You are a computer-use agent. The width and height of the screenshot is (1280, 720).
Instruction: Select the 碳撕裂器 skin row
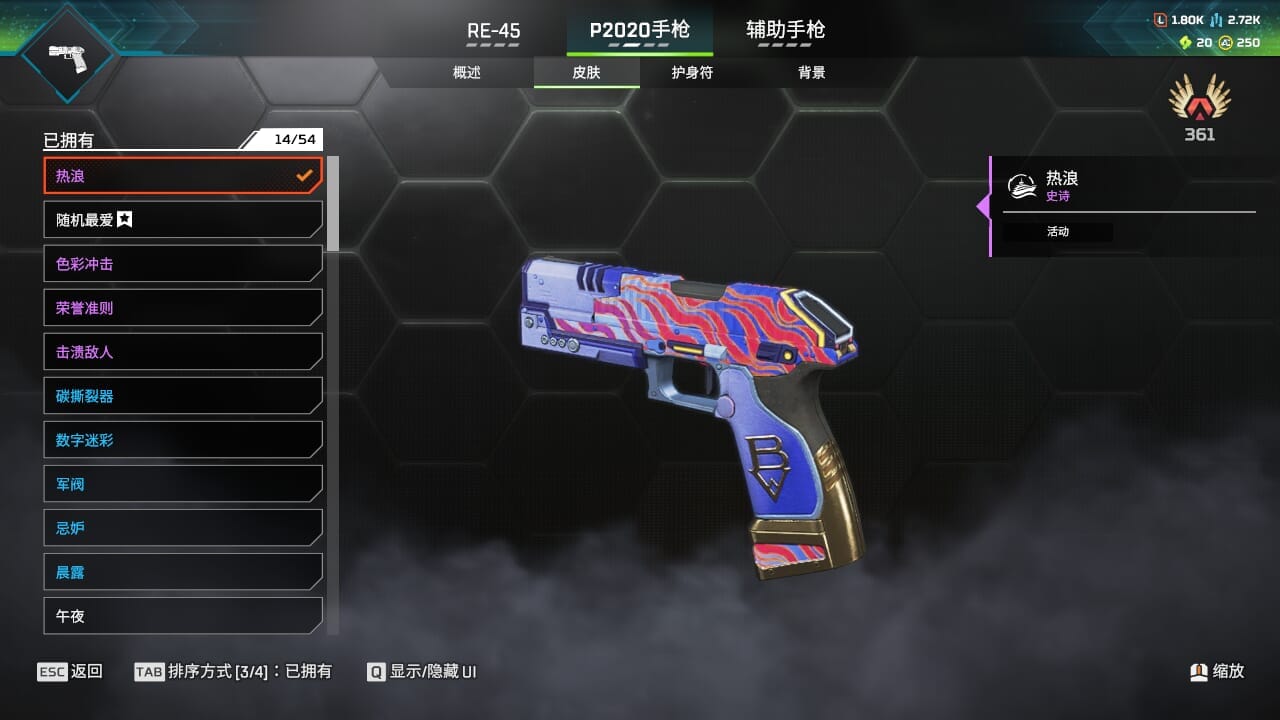[x=183, y=396]
